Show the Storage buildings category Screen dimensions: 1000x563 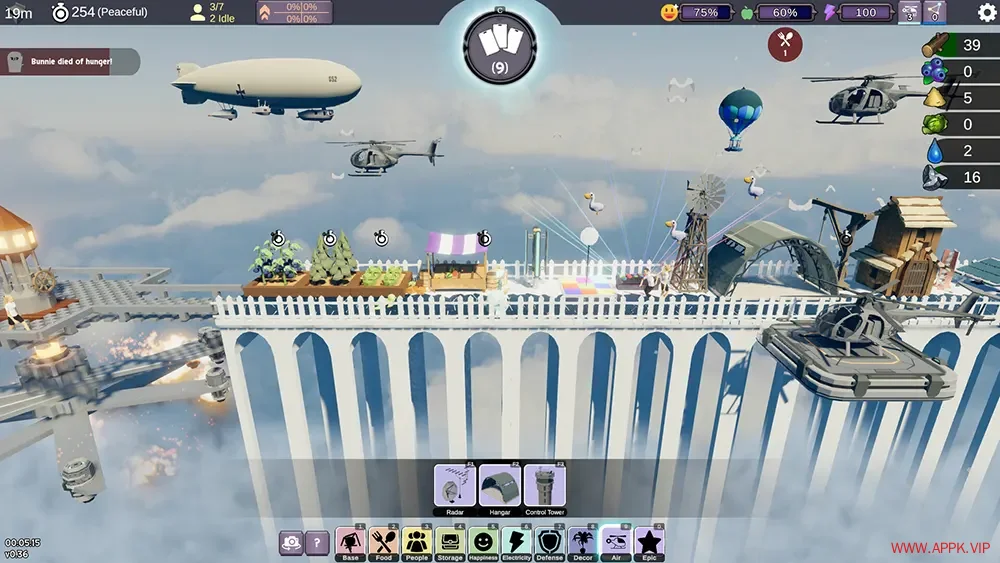pos(450,543)
